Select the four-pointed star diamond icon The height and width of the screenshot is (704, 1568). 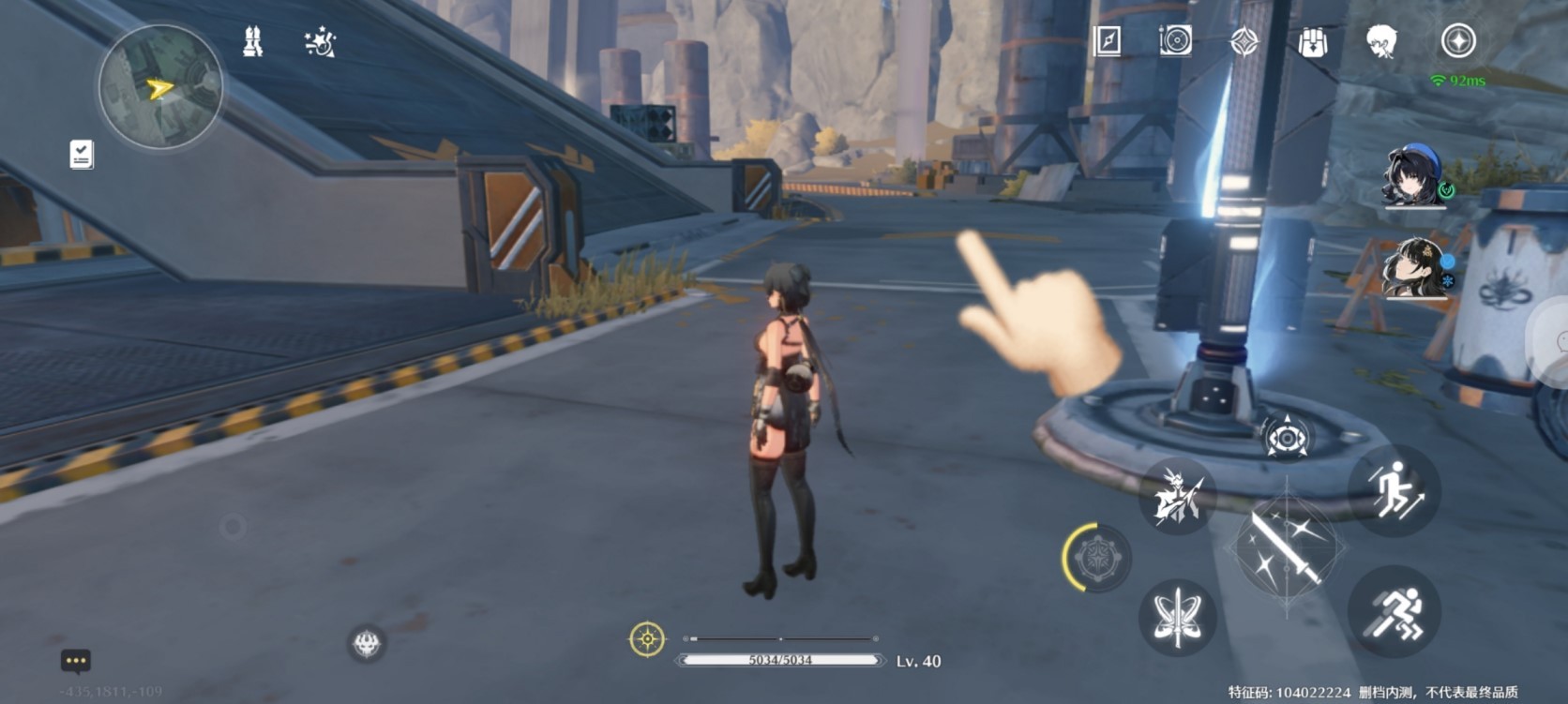[x=1244, y=41]
